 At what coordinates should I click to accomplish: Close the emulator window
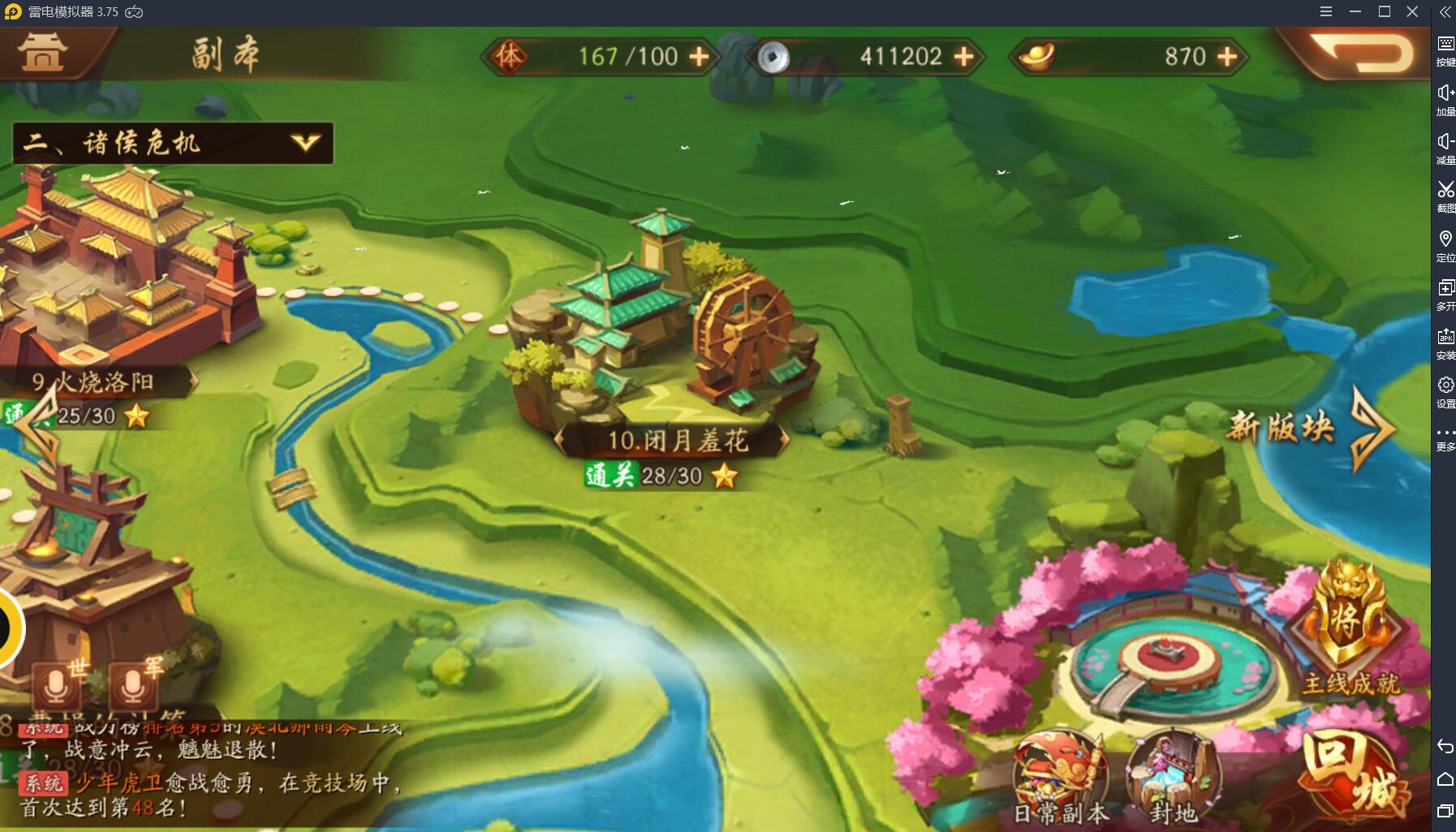[x=1412, y=11]
